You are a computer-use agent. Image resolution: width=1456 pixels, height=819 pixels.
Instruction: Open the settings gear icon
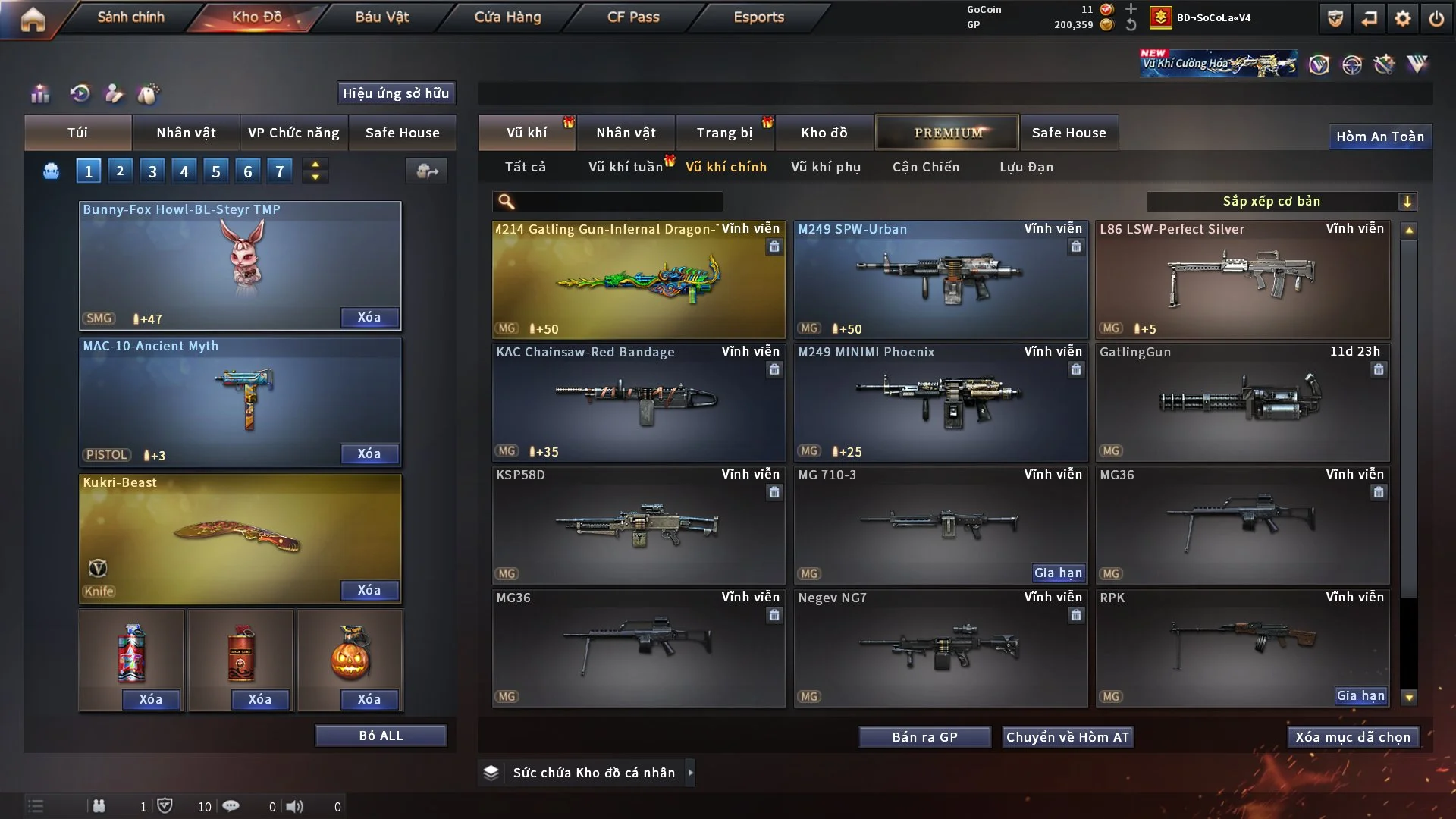point(1403,18)
